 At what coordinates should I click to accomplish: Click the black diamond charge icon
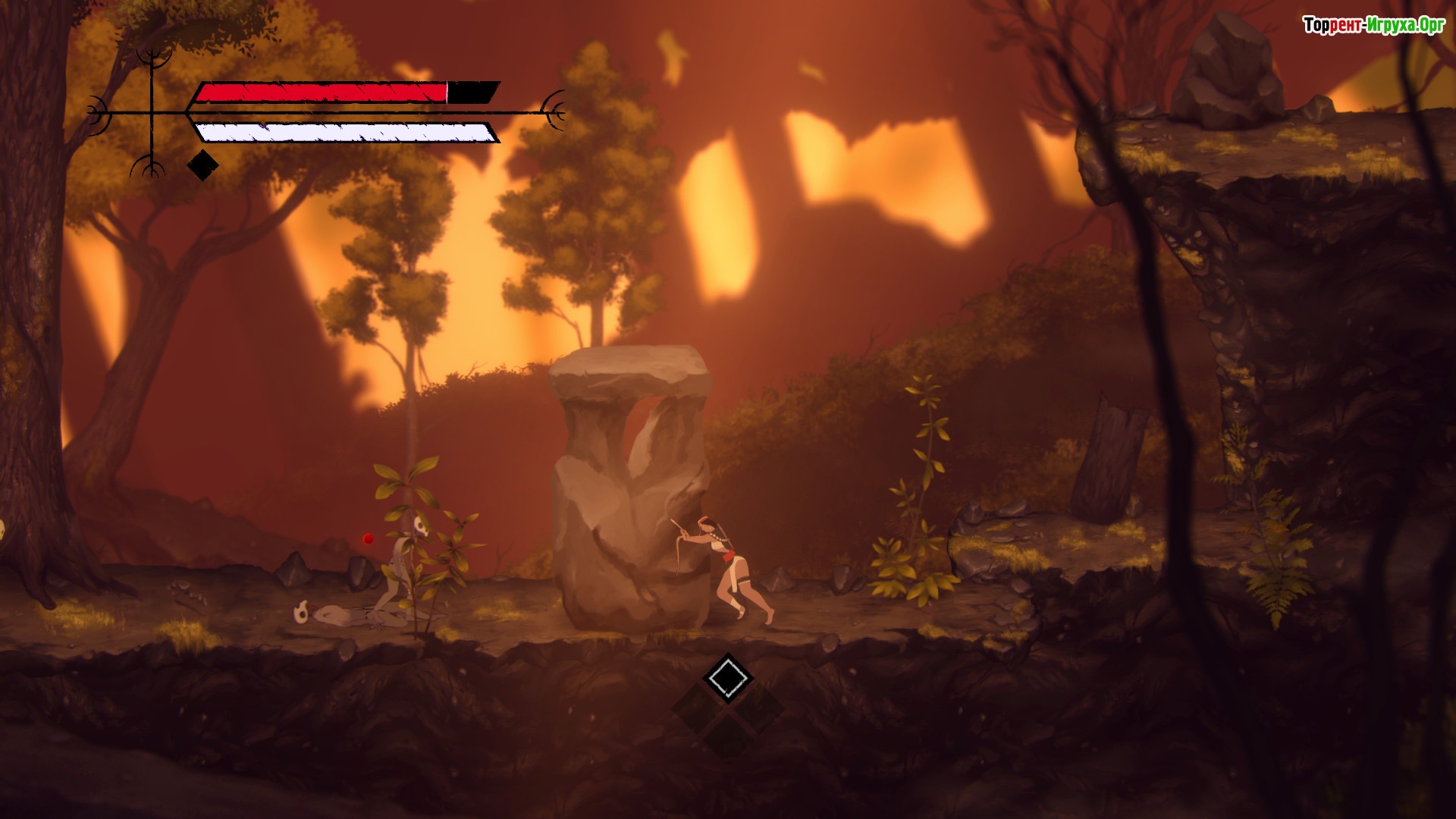coord(202,165)
